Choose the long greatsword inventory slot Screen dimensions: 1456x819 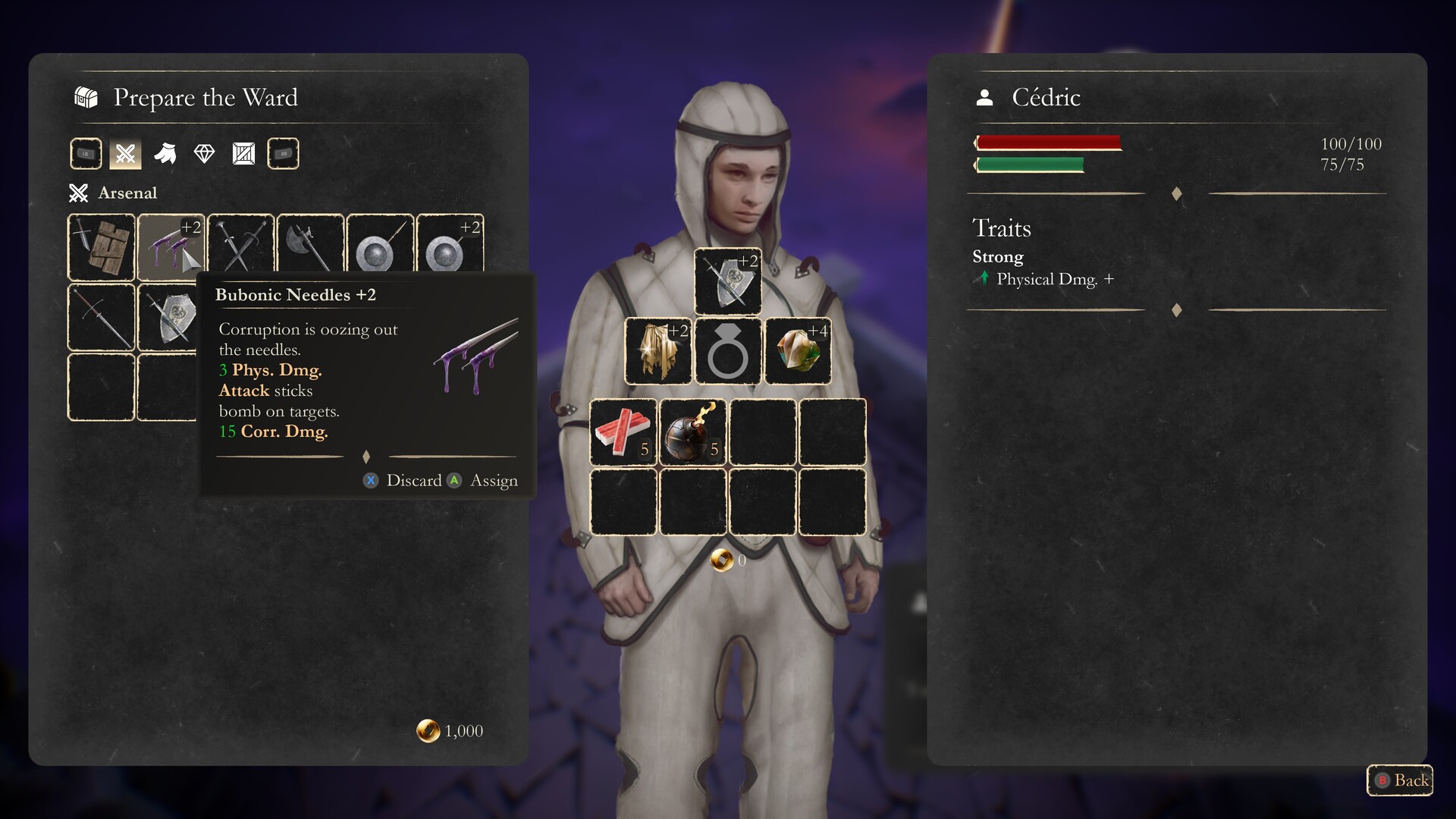coord(102,317)
